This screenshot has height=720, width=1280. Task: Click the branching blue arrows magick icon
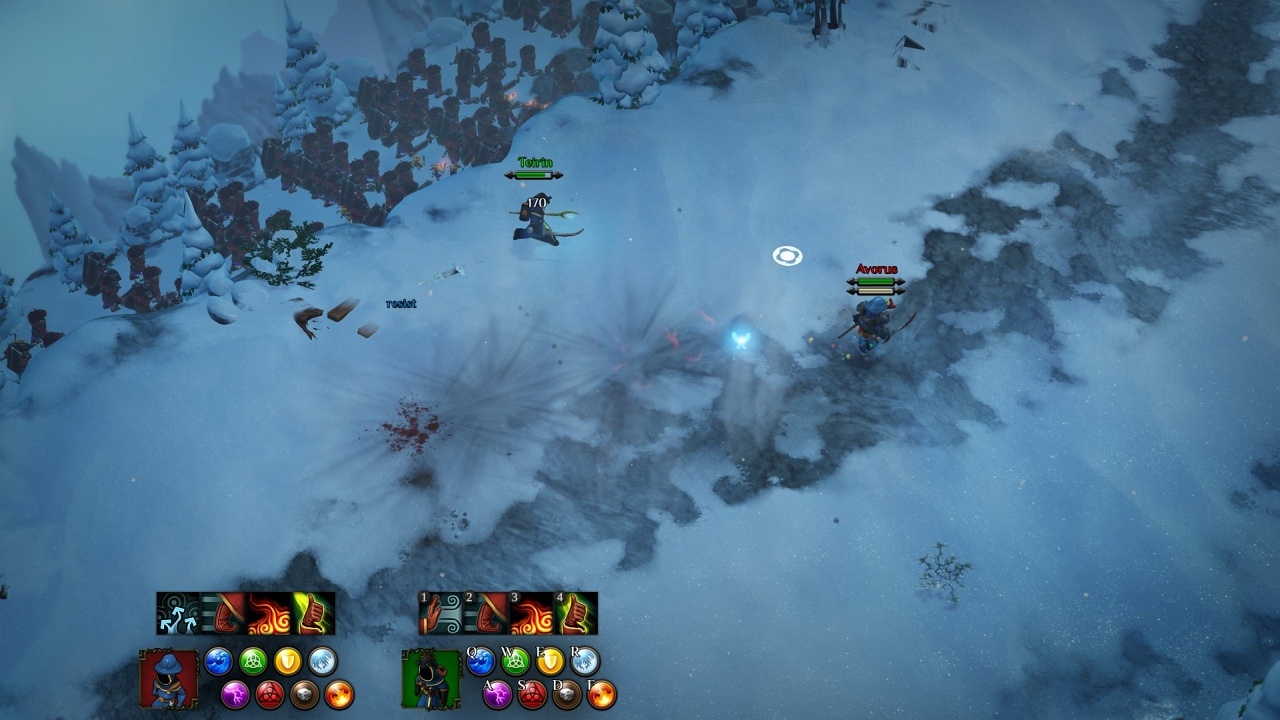[x=178, y=613]
